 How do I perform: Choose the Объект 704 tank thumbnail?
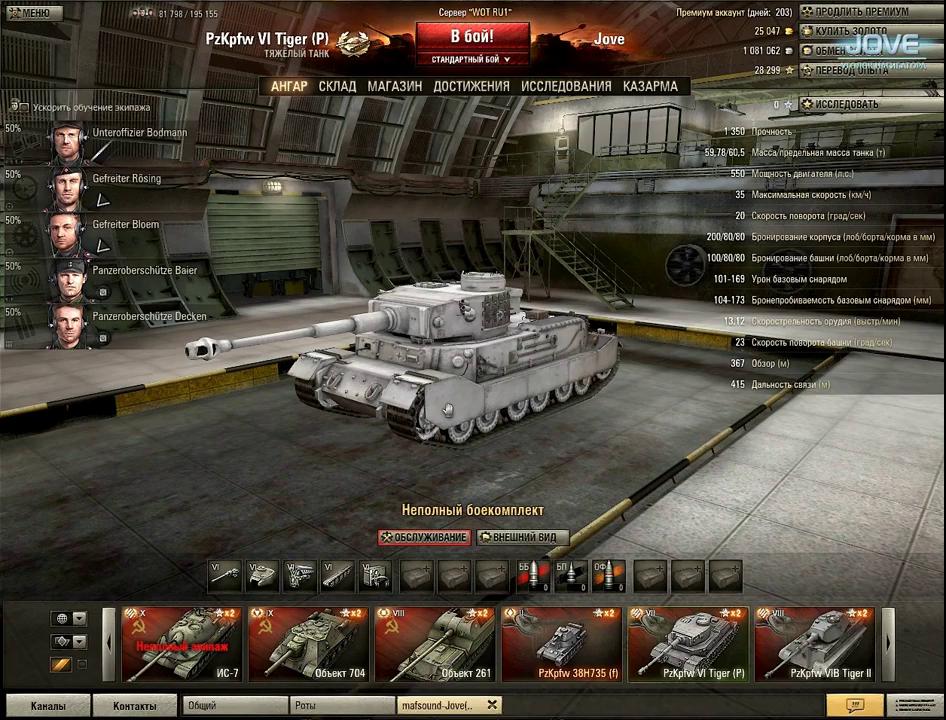click(x=308, y=644)
